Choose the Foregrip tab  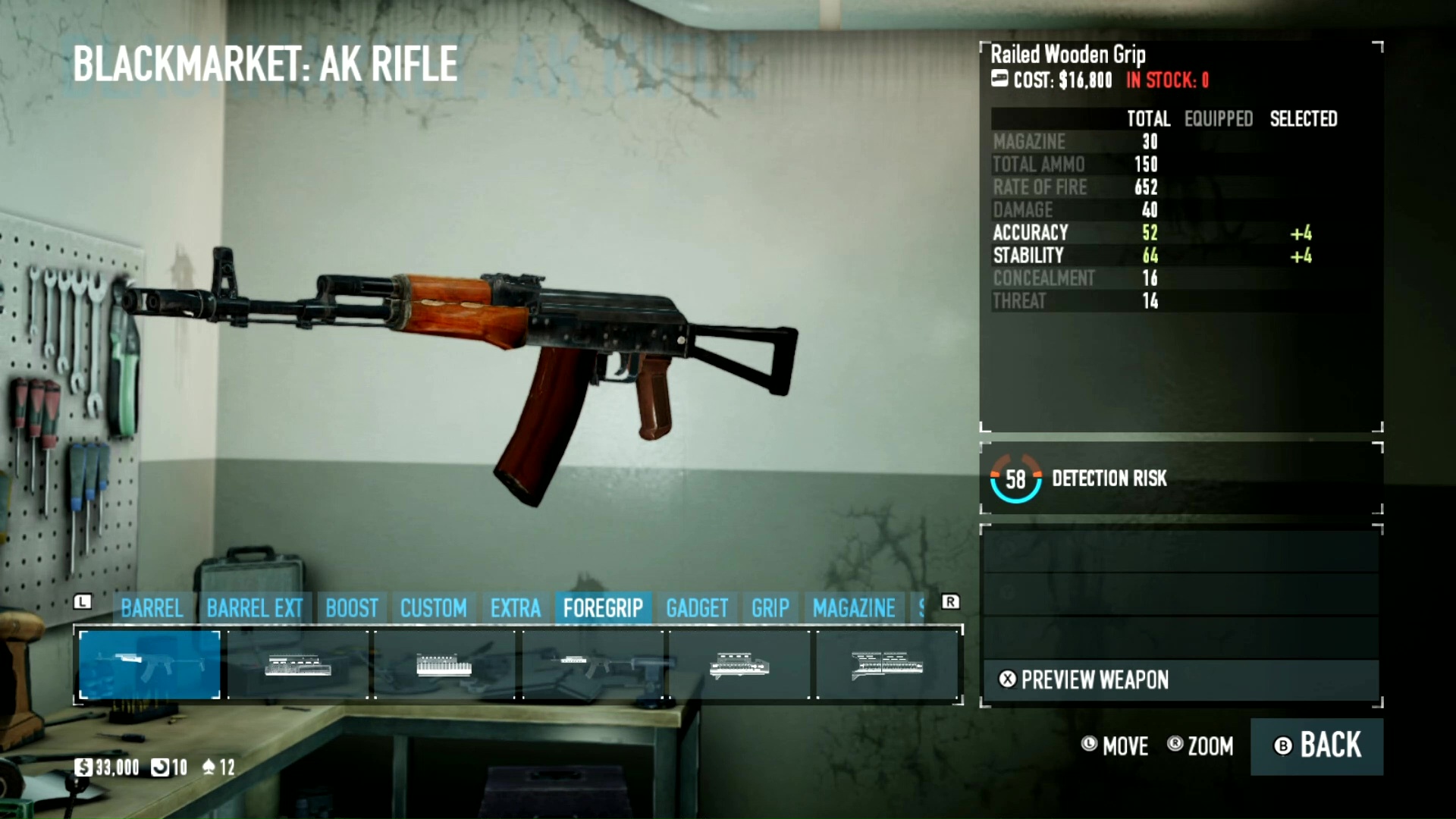[603, 608]
